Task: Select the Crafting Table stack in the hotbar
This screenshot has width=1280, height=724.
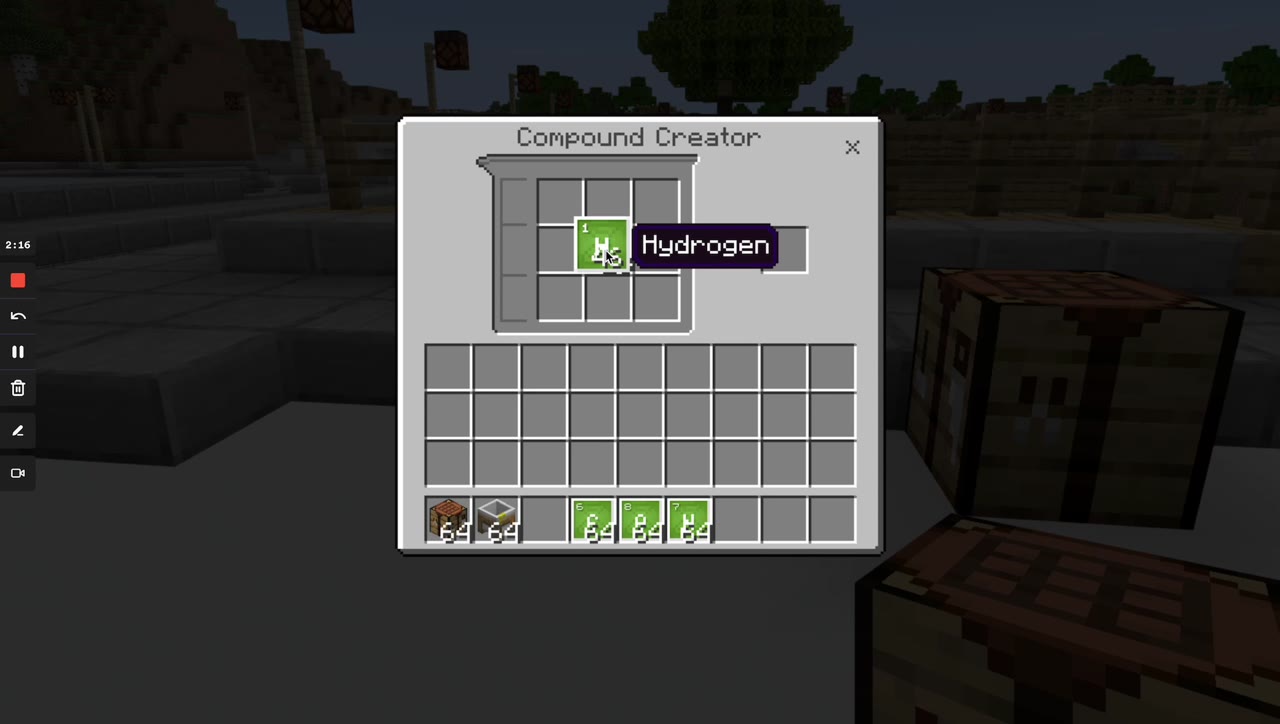Action: point(448,519)
